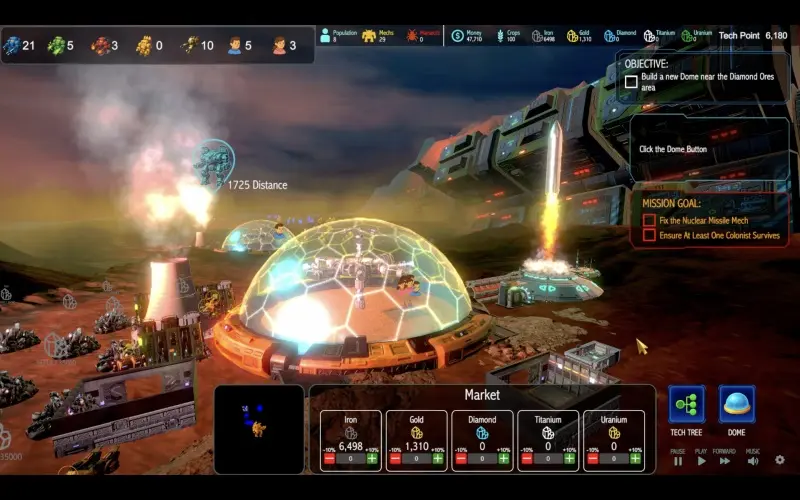Pause the game
This screenshot has width=800, height=500.
(678, 461)
